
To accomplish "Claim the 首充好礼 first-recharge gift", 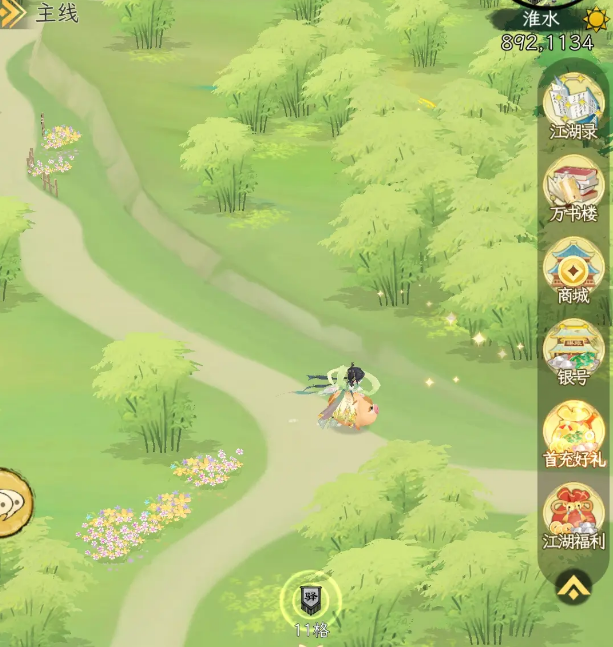I will click(x=573, y=430).
